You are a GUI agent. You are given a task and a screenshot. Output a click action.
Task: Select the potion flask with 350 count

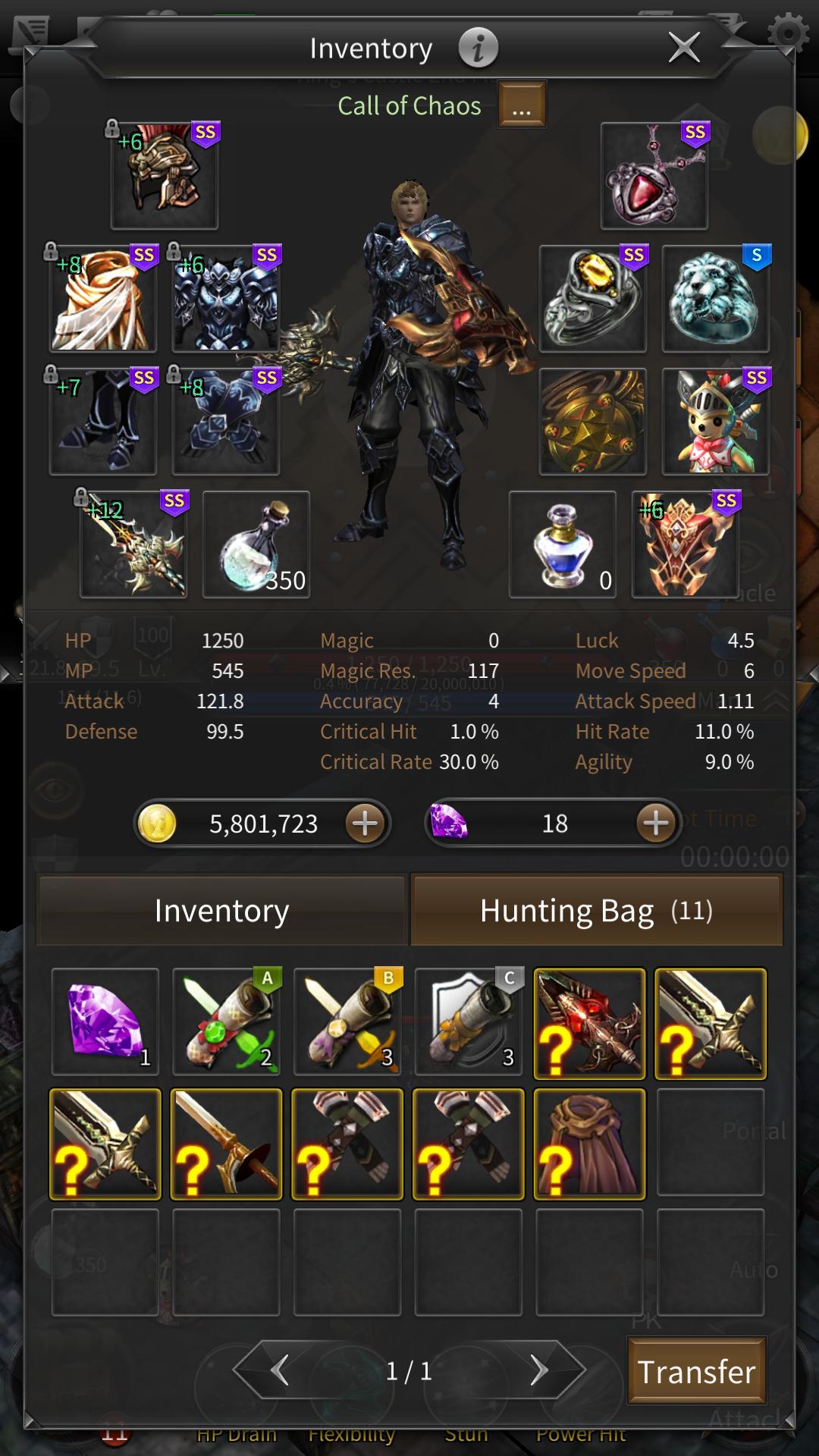tap(256, 544)
